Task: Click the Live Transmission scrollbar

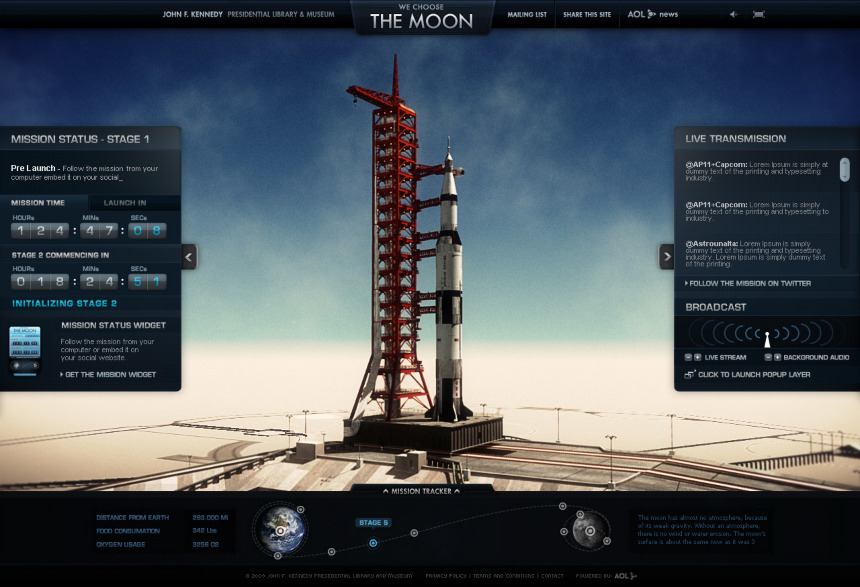Action: pos(844,169)
